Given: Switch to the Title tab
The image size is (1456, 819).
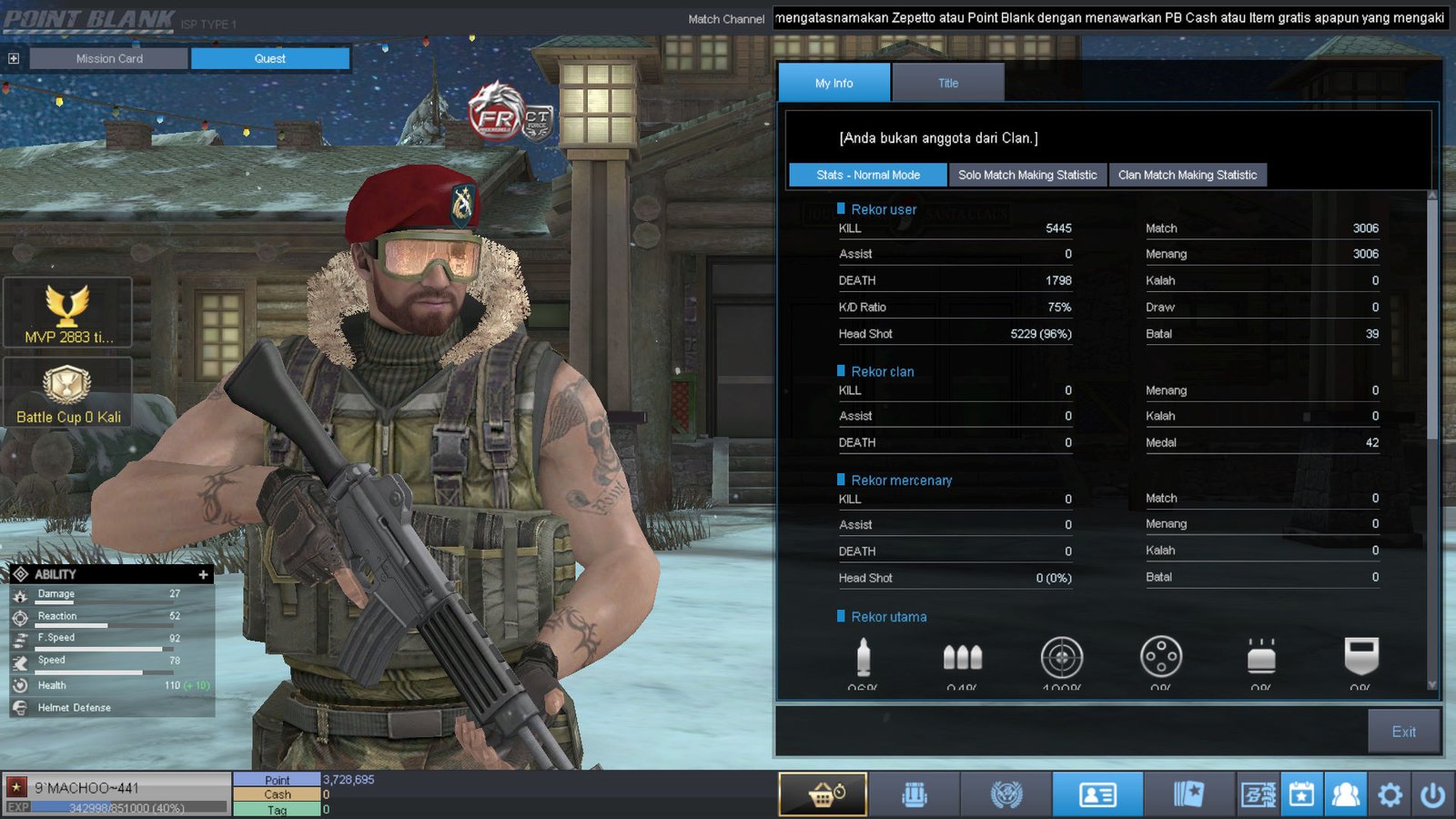Looking at the screenshot, I should click(x=948, y=83).
